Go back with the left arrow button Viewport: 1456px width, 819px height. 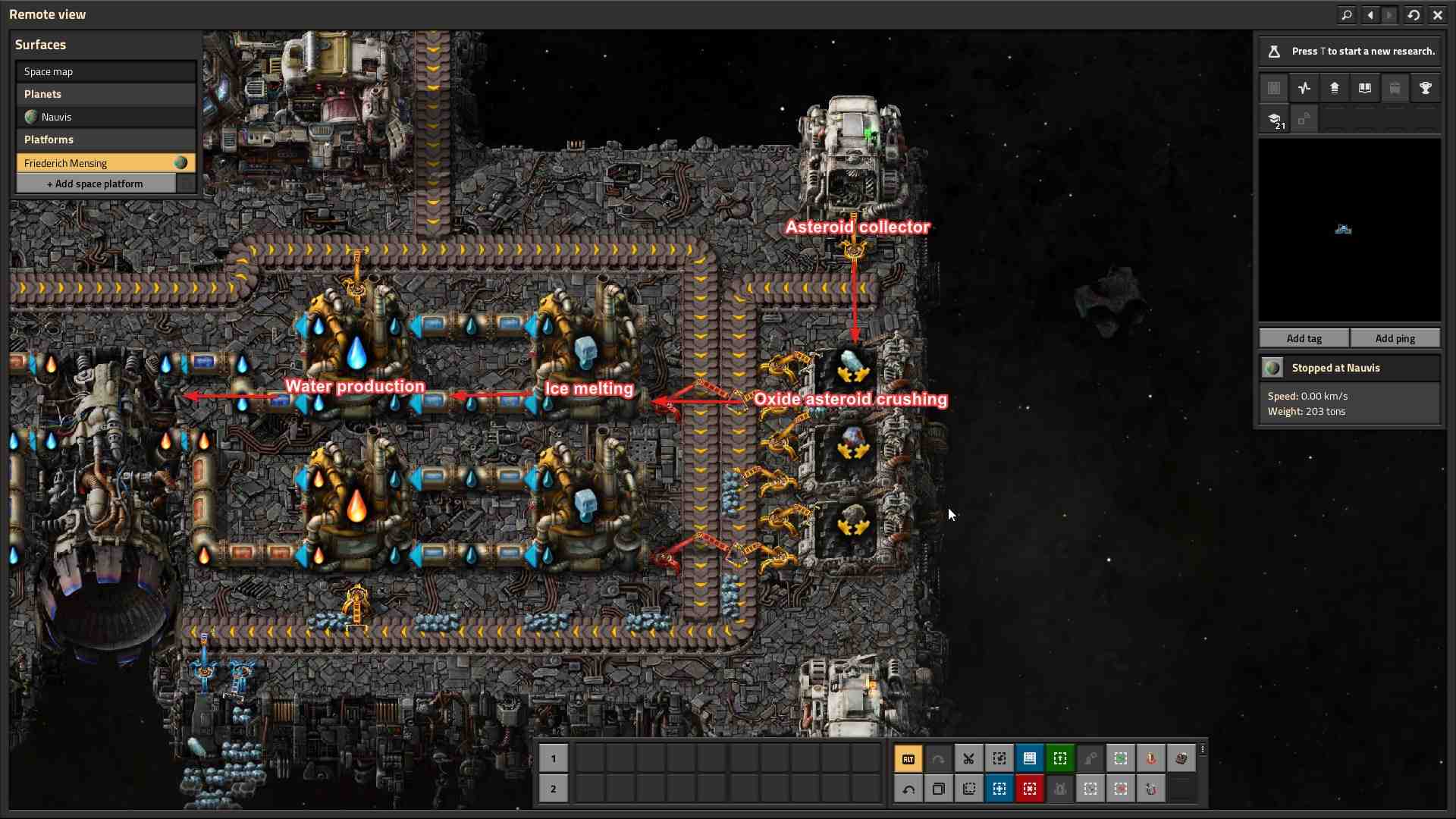coord(1370,14)
